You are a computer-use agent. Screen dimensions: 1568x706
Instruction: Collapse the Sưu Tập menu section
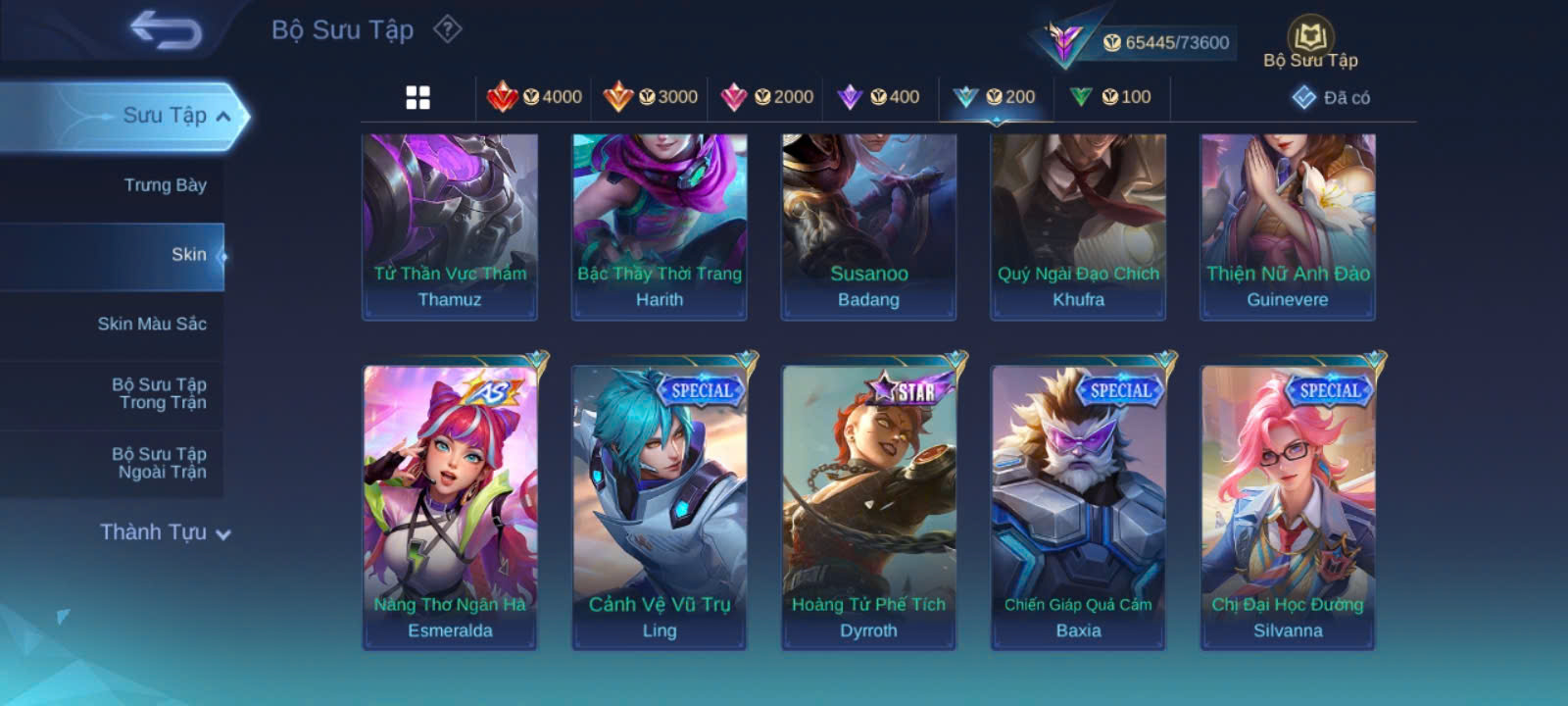pos(222,117)
